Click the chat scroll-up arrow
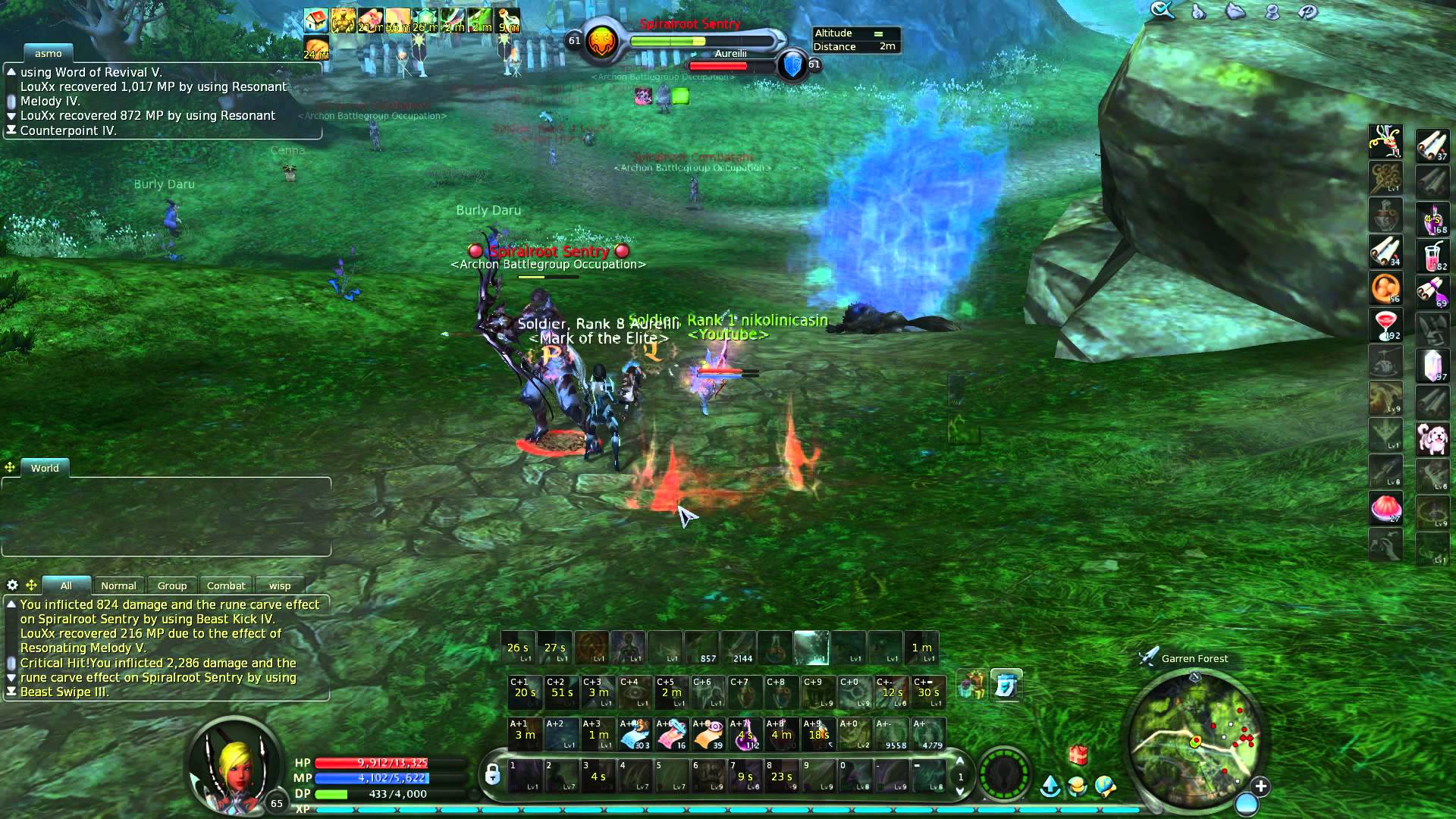This screenshot has width=1456, height=819. pos(11,604)
